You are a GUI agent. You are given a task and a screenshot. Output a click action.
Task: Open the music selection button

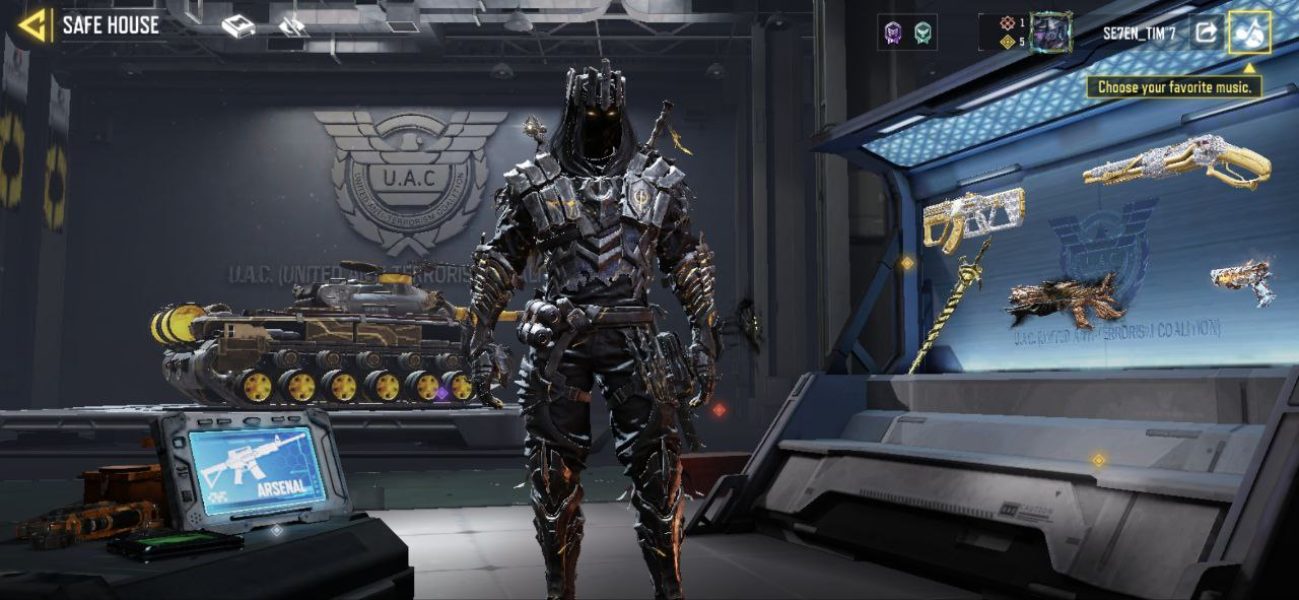click(1249, 33)
